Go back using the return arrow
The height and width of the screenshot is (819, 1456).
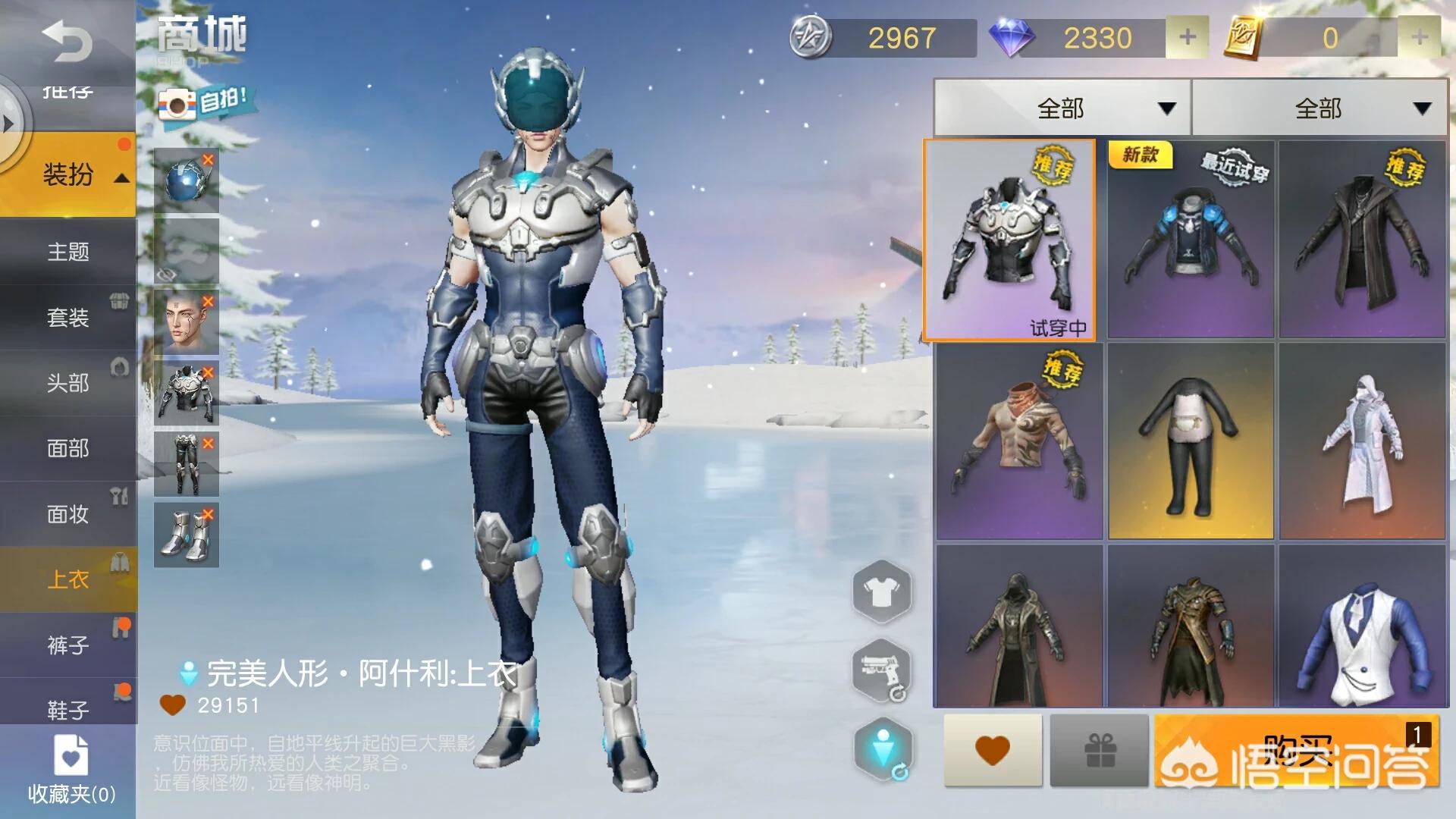point(67,42)
